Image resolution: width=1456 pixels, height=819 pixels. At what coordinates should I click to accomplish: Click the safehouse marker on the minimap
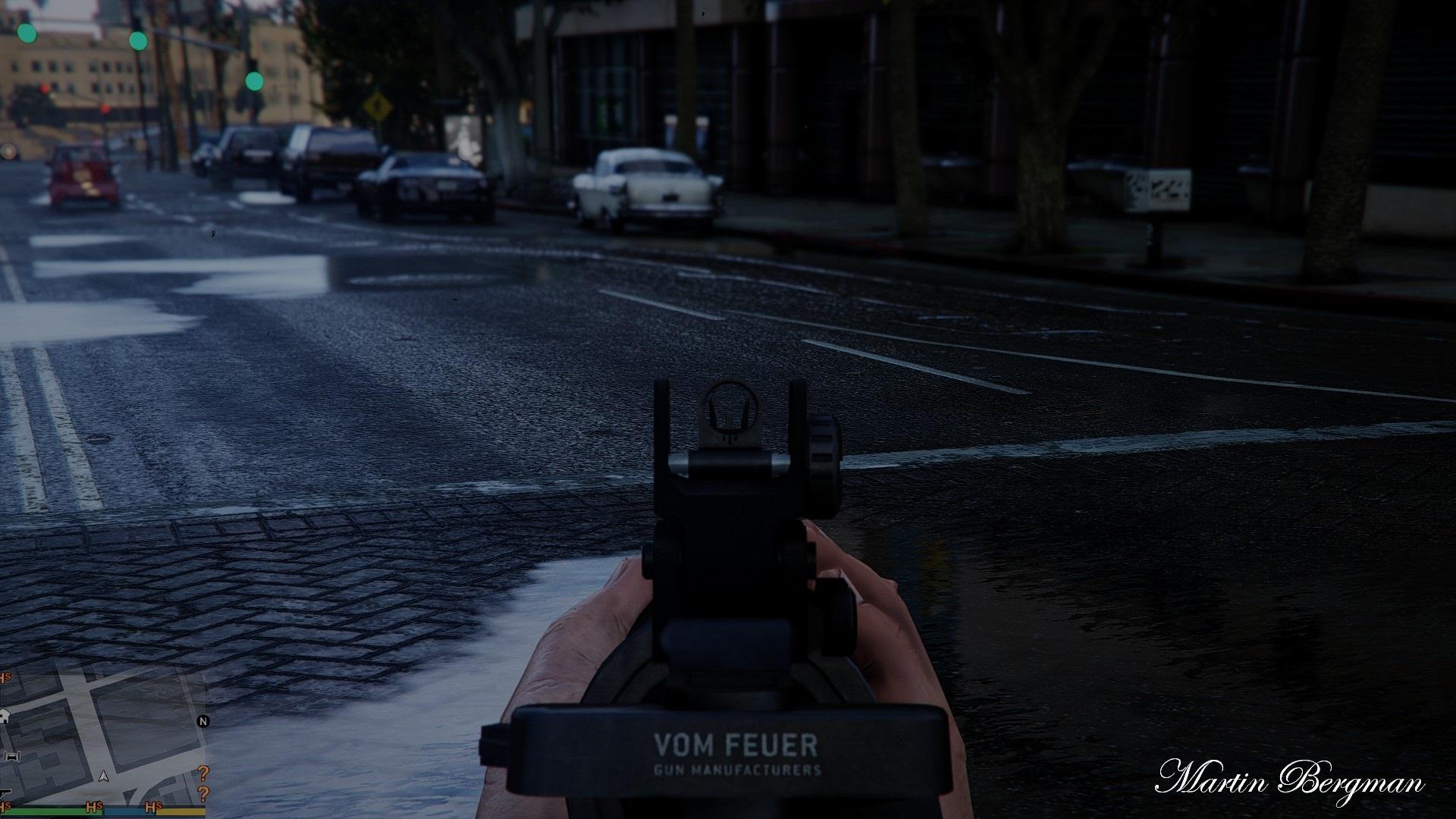click(4, 714)
